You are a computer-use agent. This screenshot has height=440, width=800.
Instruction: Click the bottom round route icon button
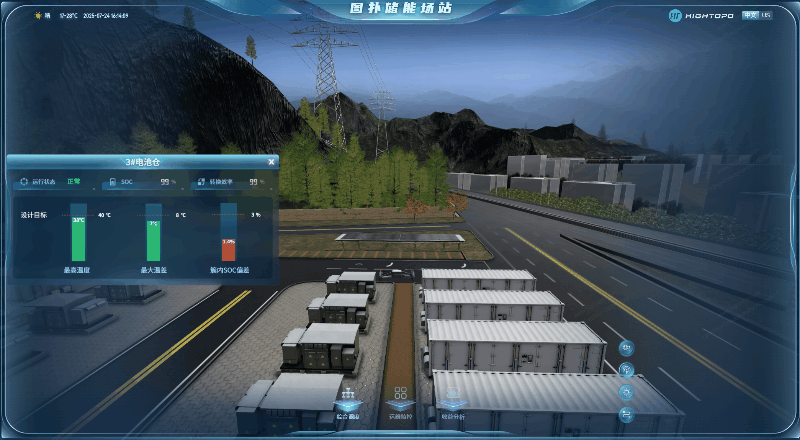[x=626, y=414]
